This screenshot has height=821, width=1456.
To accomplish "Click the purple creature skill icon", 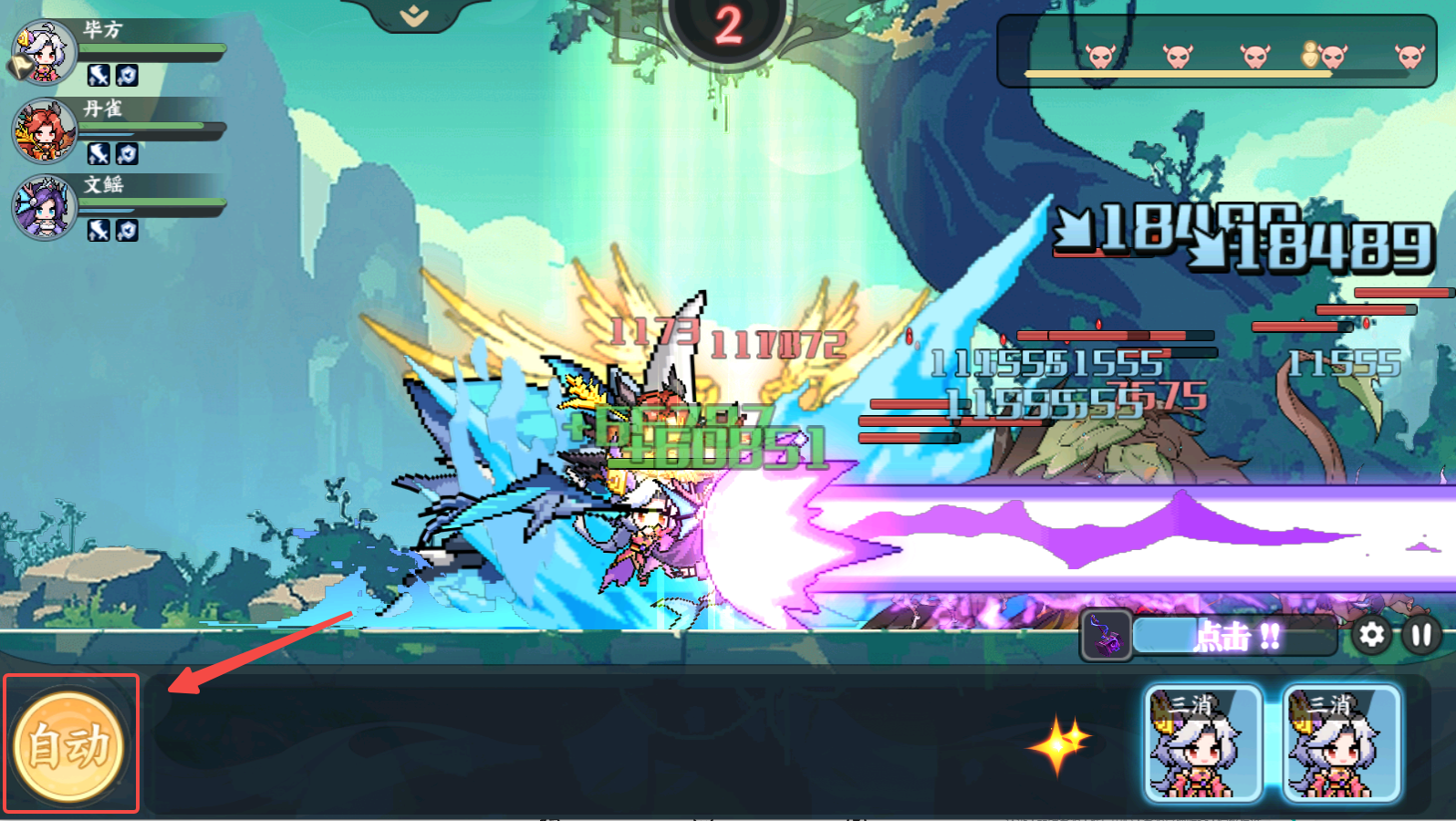I will coord(1106,635).
